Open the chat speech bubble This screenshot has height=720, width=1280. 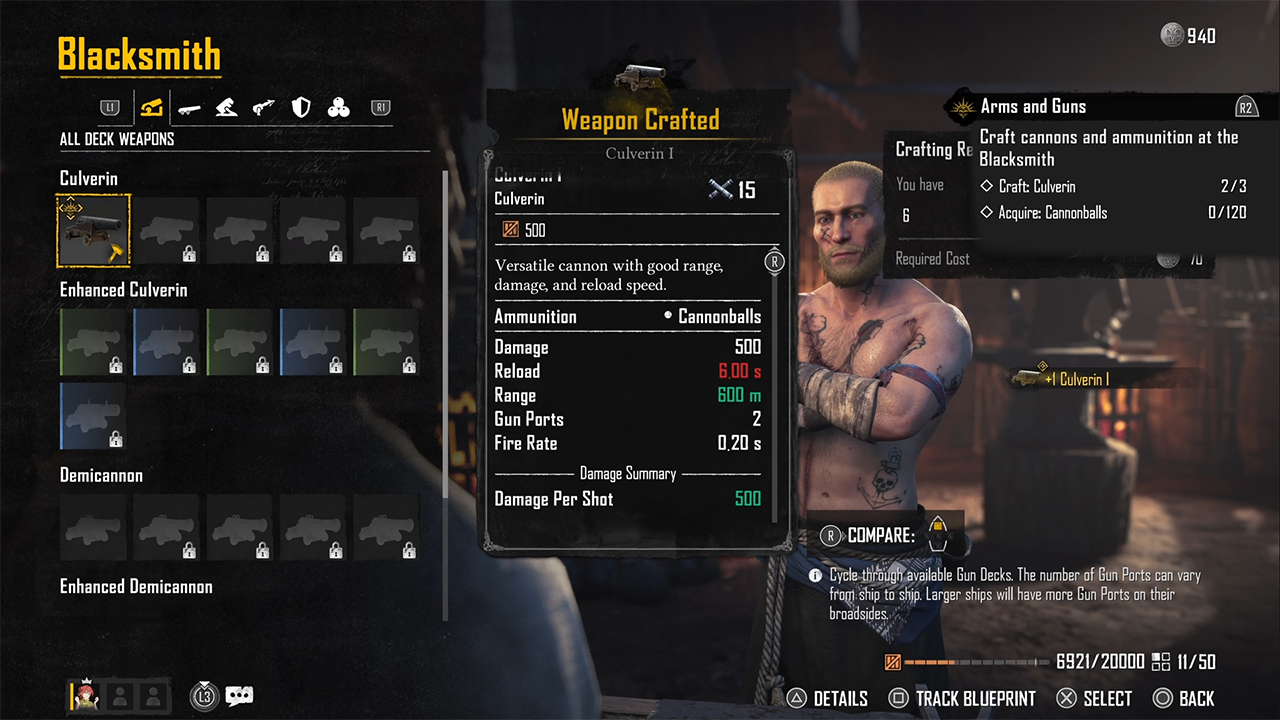click(x=240, y=696)
